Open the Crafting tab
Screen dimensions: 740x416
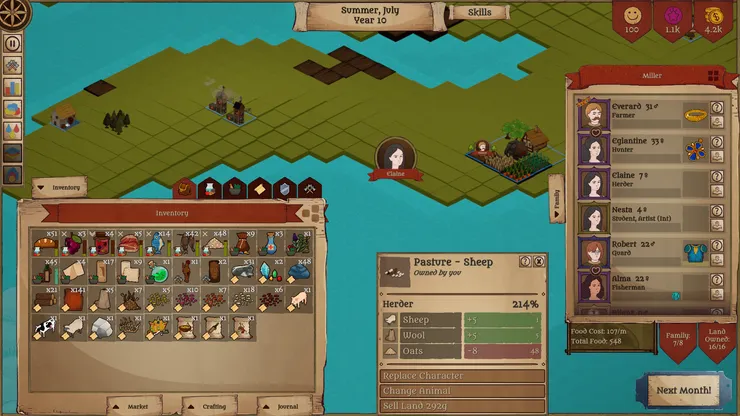tap(213, 406)
